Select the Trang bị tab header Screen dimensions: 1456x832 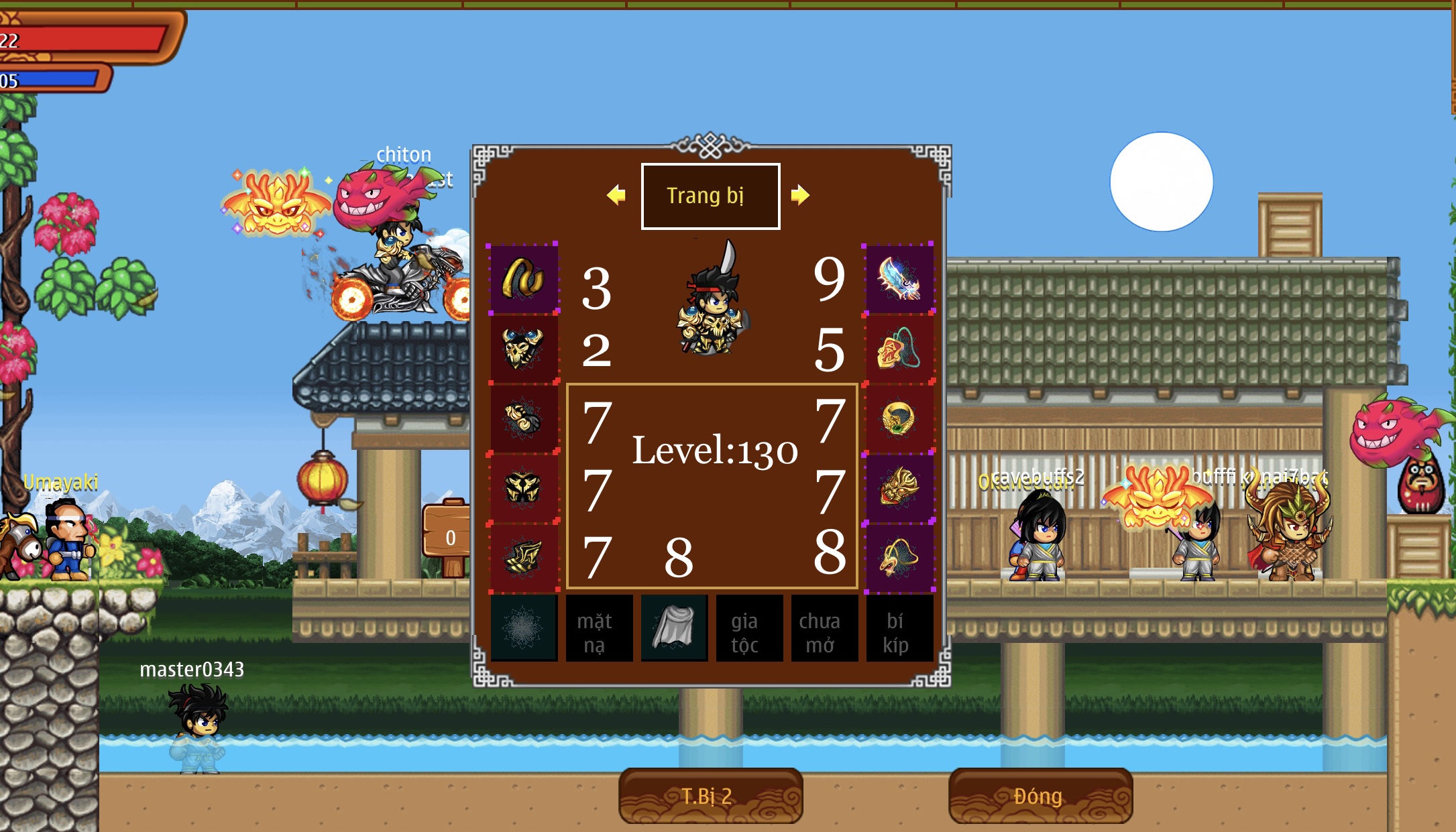tap(710, 196)
